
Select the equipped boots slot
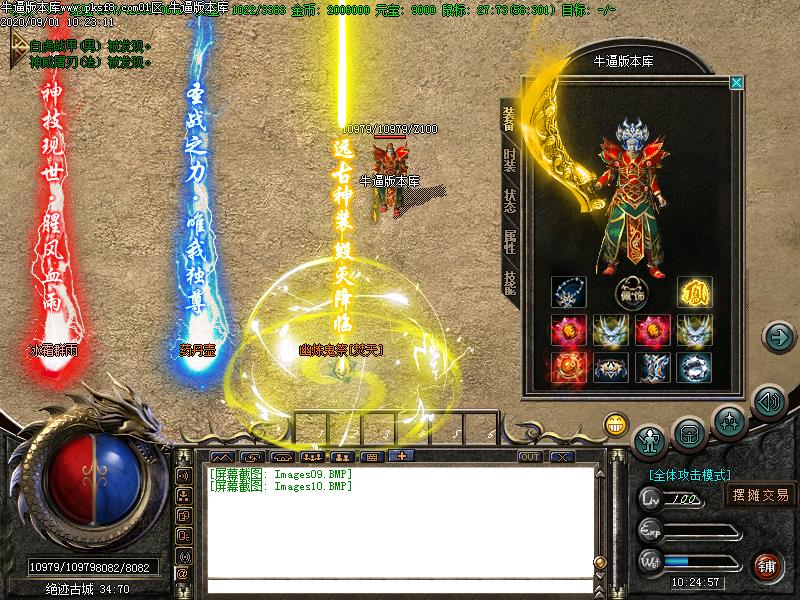coord(651,367)
